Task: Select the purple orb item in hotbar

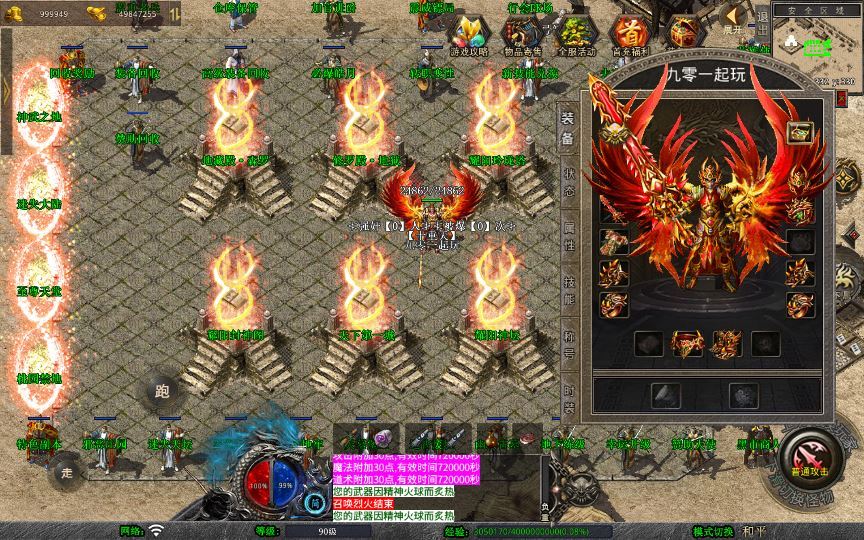Action: [x=385, y=438]
